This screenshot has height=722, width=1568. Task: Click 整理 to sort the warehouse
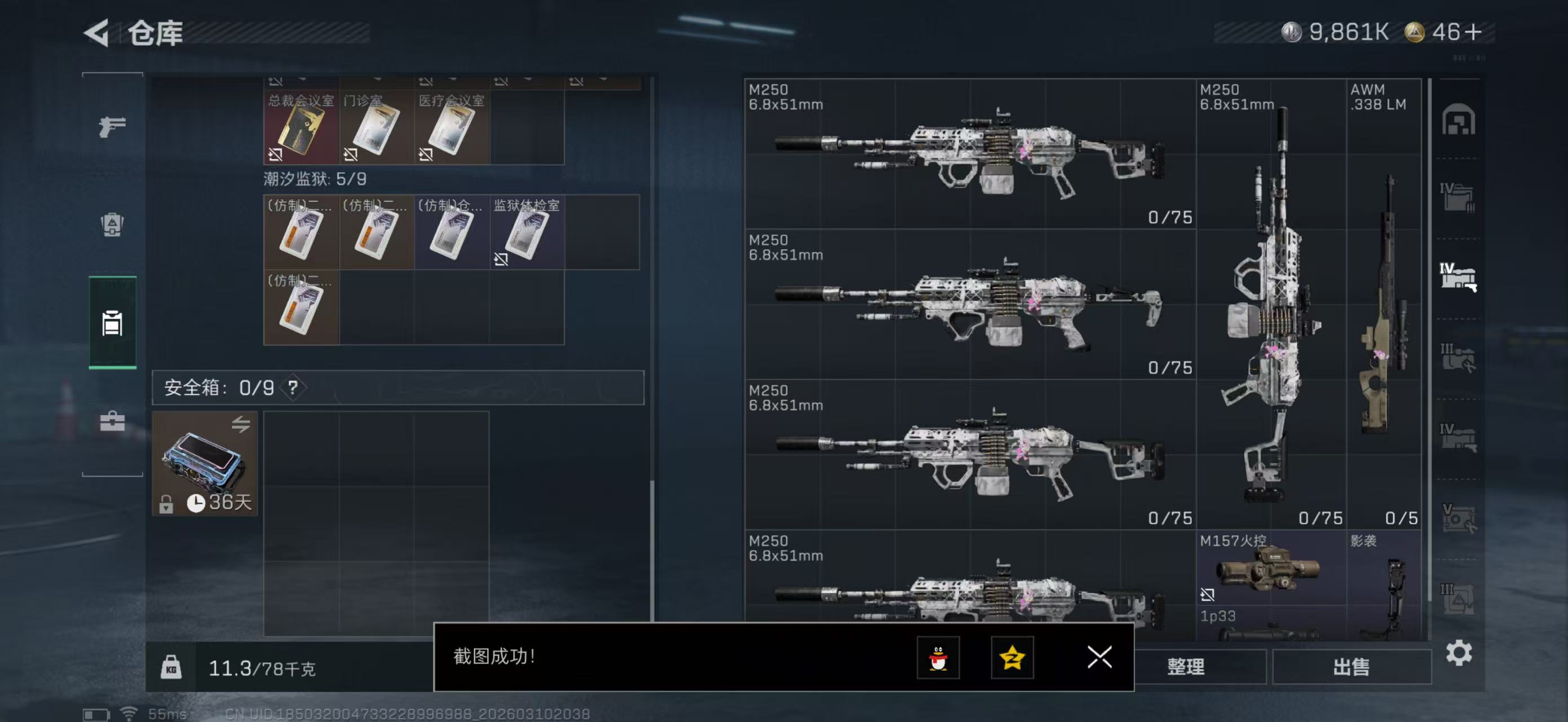click(x=1185, y=667)
